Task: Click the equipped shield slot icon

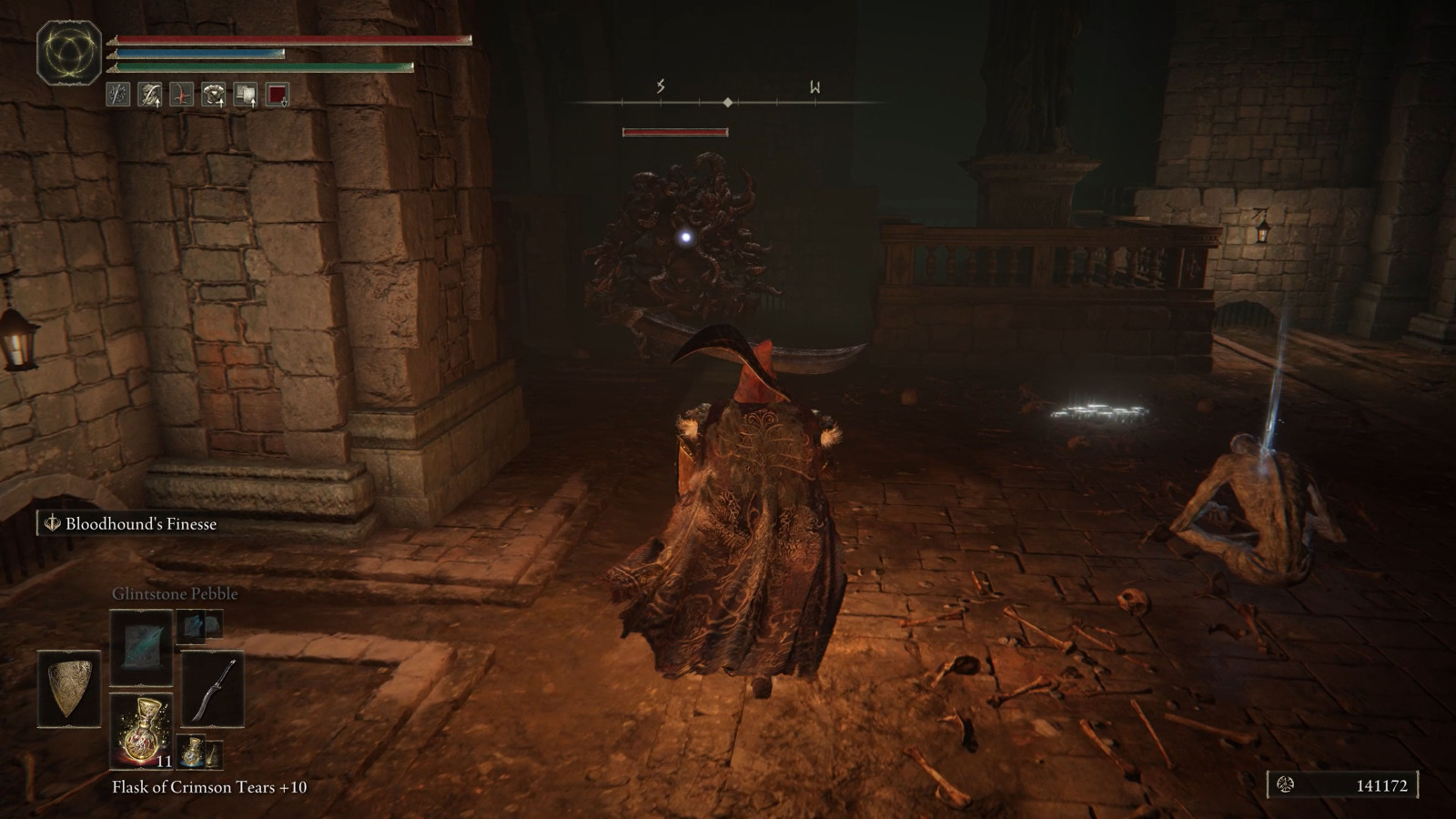Action: [69, 687]
